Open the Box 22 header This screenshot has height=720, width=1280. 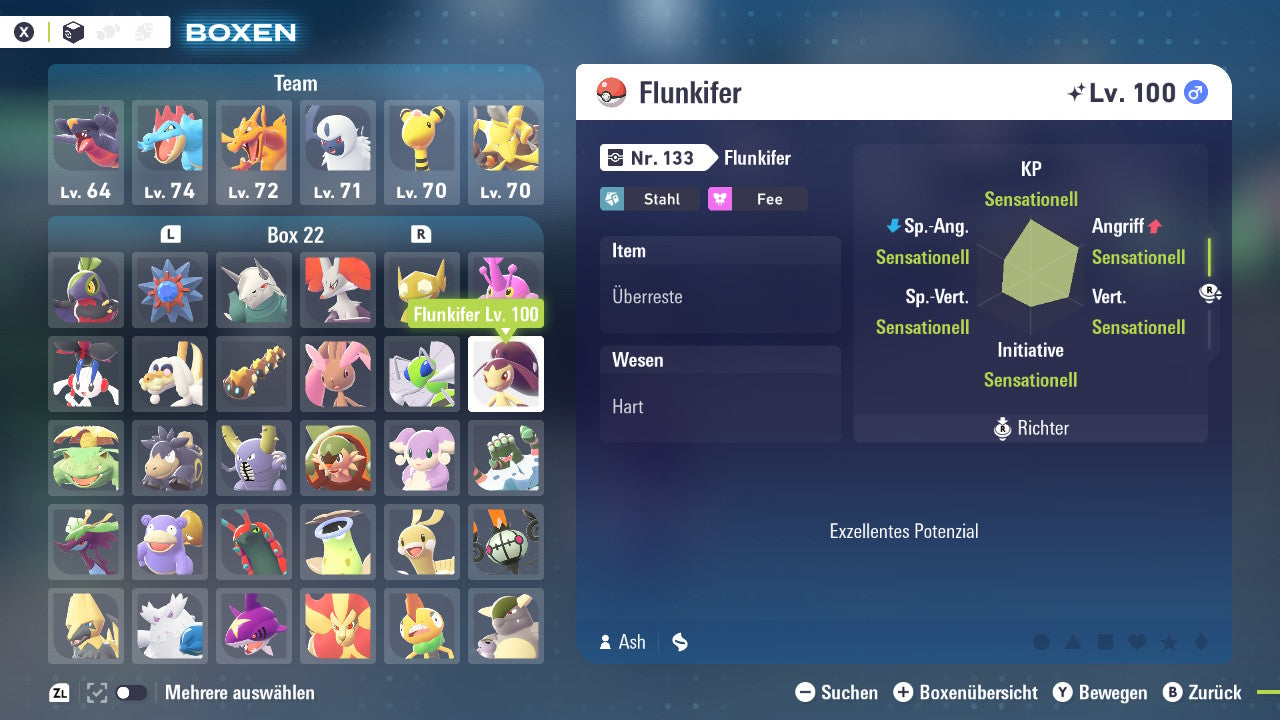pos(295,234)
